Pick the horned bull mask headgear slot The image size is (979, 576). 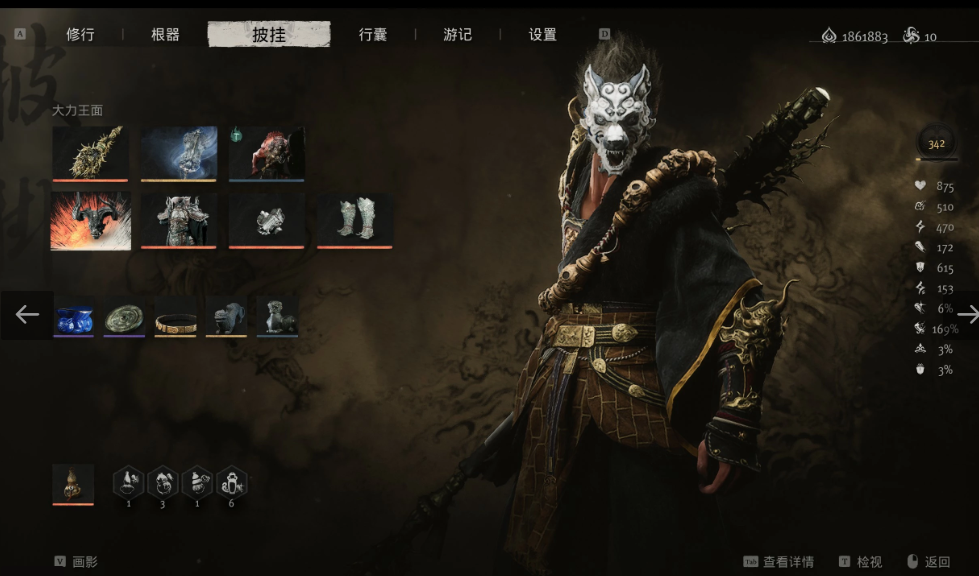90,220
